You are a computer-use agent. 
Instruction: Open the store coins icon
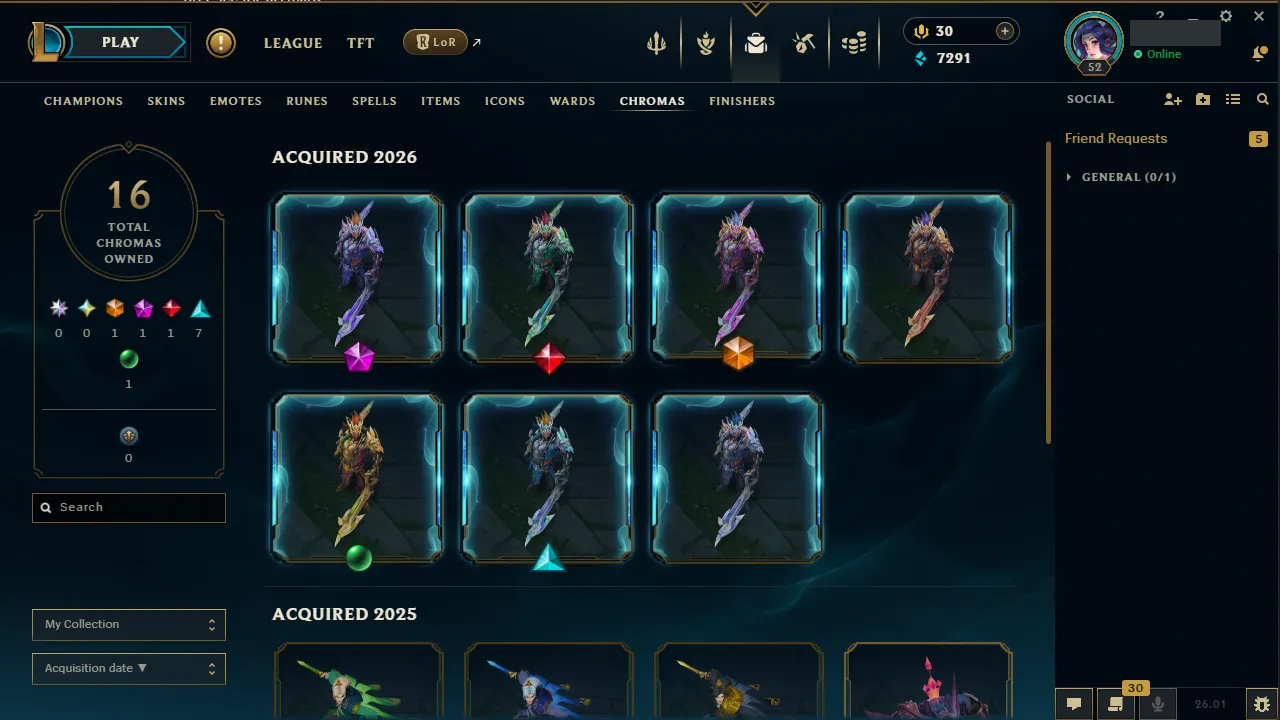coord(855,43)
